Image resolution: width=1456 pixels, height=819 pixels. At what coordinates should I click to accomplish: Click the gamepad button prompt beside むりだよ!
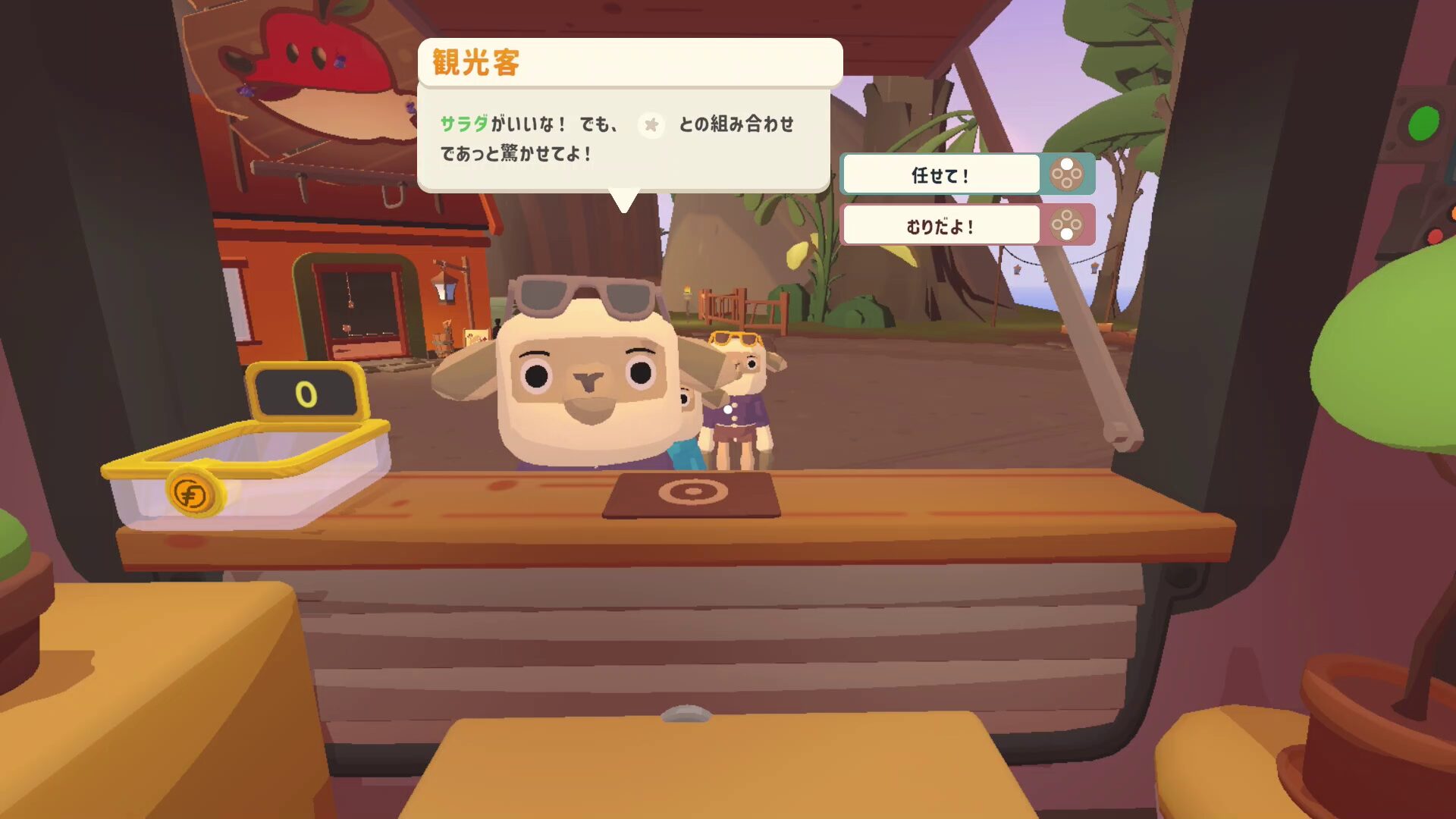click(1068, 224)
